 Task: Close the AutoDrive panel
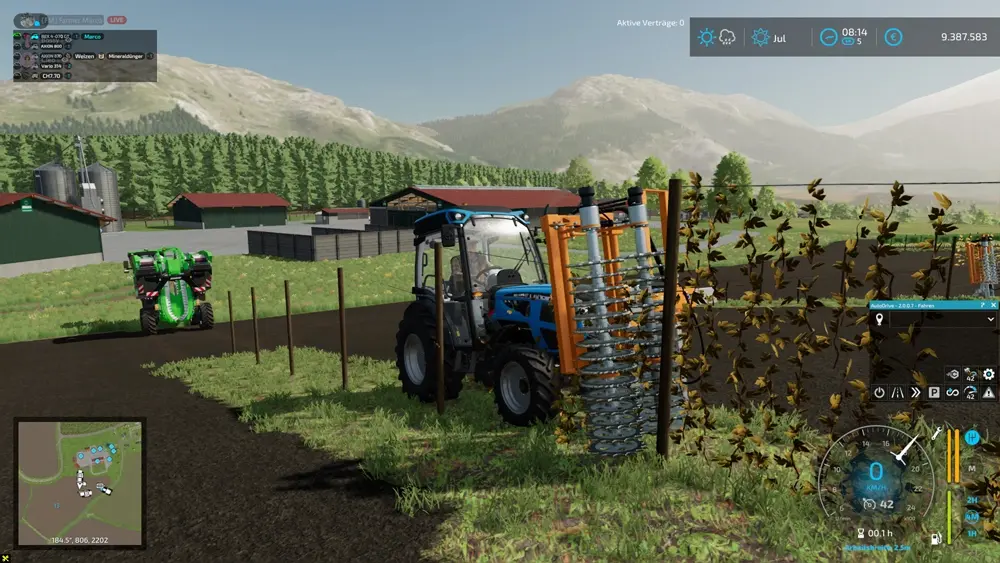(x=995, y=304)
